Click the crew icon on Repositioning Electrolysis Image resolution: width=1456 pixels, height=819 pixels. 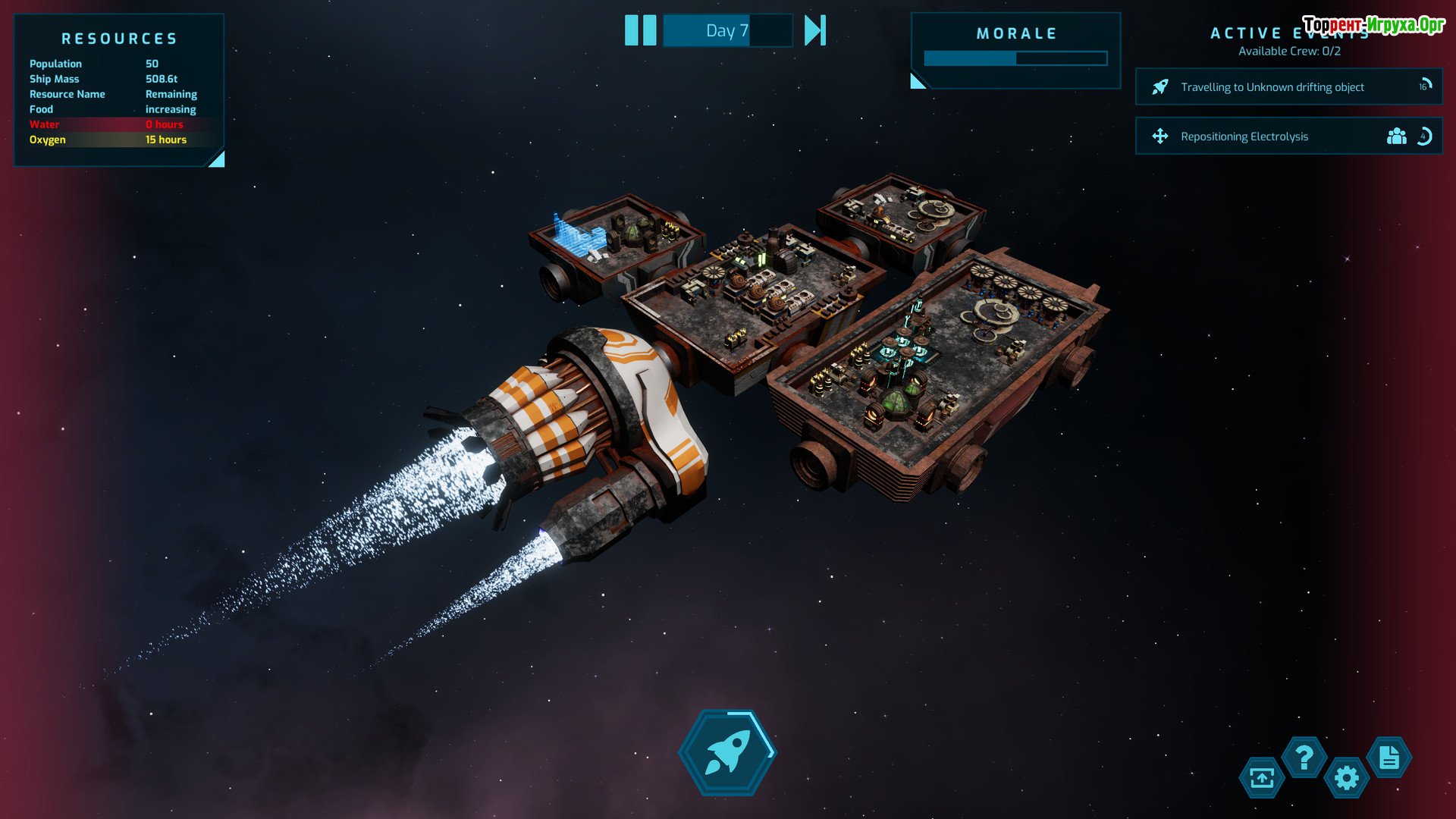point(1396,136)
